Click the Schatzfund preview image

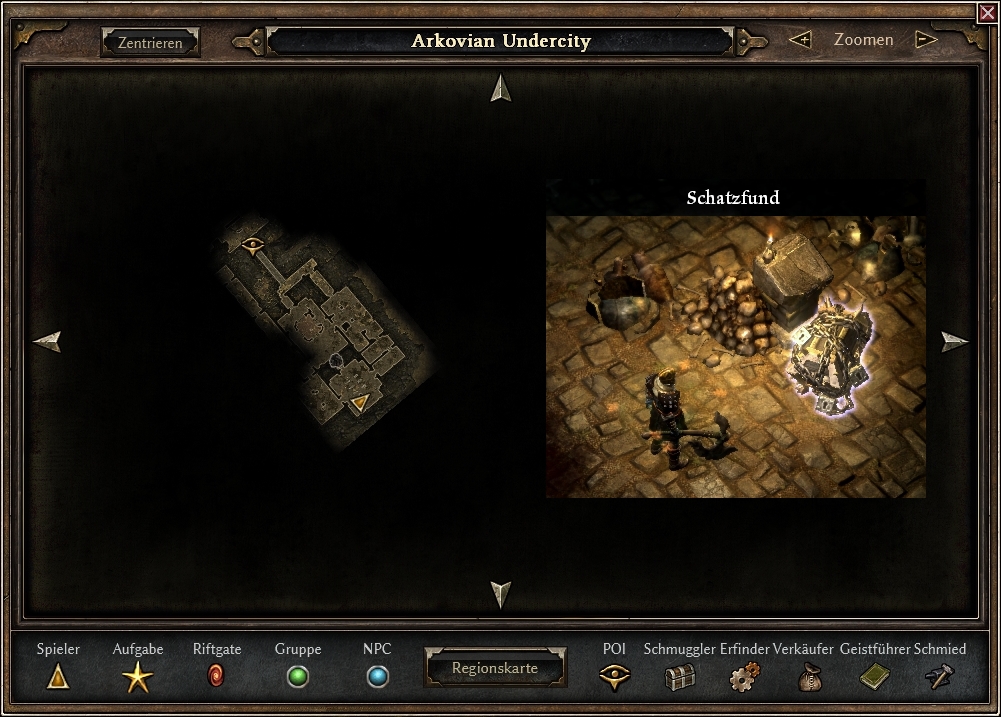pos(736,356)
